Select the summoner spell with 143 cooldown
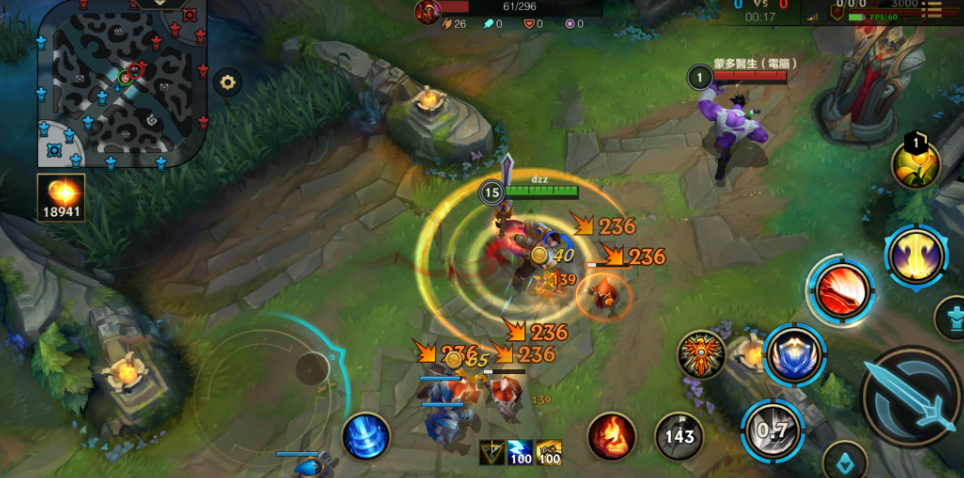Screen dimensions: 964x478 pos(679,436)
